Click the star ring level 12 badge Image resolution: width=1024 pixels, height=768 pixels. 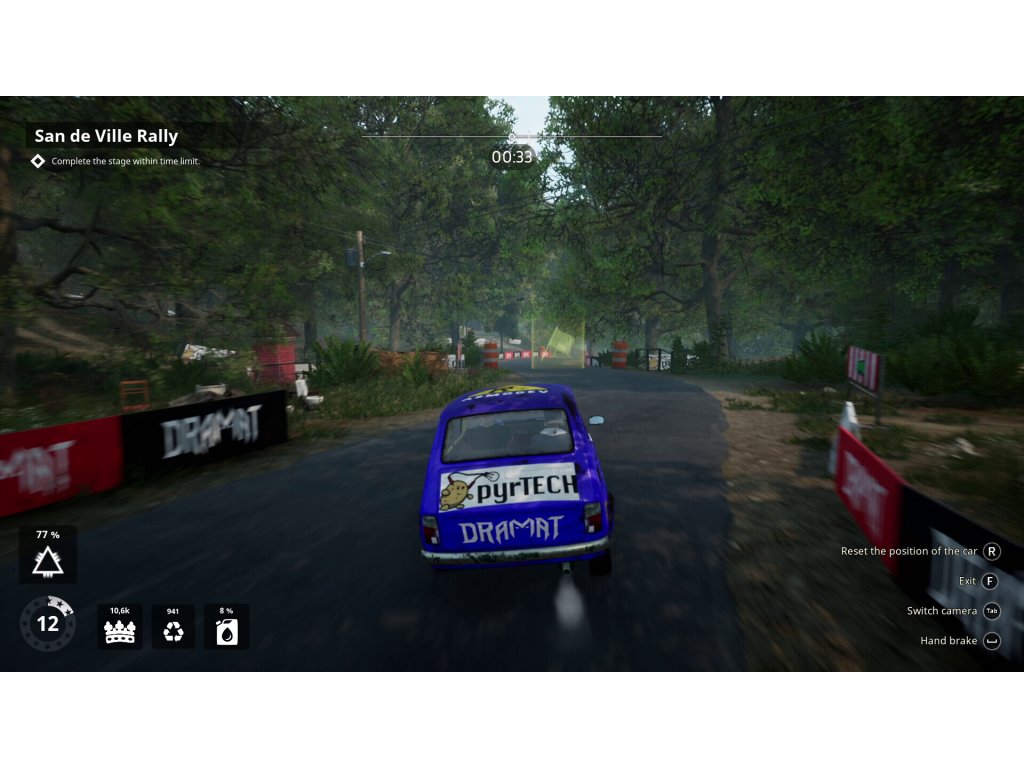47,624
